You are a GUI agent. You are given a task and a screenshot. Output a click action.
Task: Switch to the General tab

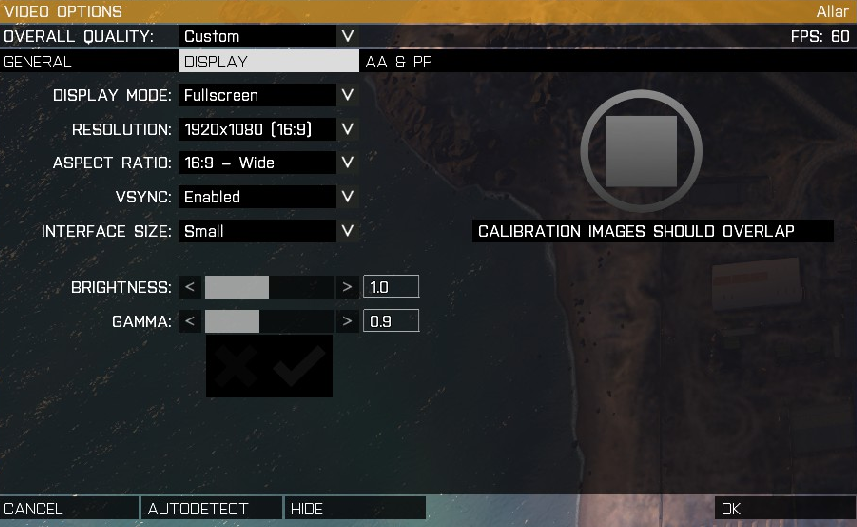point(89,61)
